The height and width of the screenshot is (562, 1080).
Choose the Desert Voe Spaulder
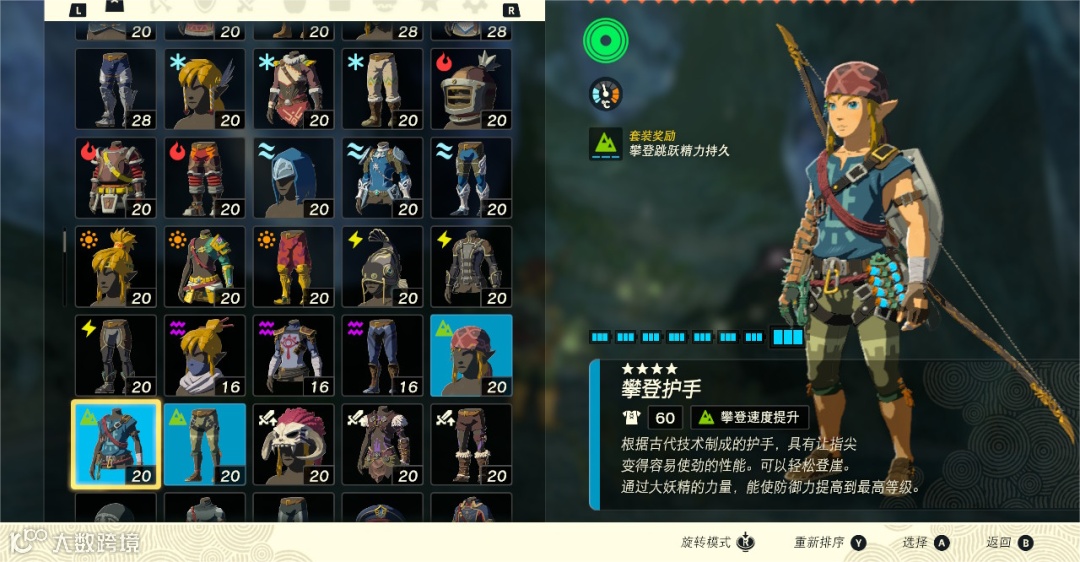pyautogui.click(x=204, y=266)
